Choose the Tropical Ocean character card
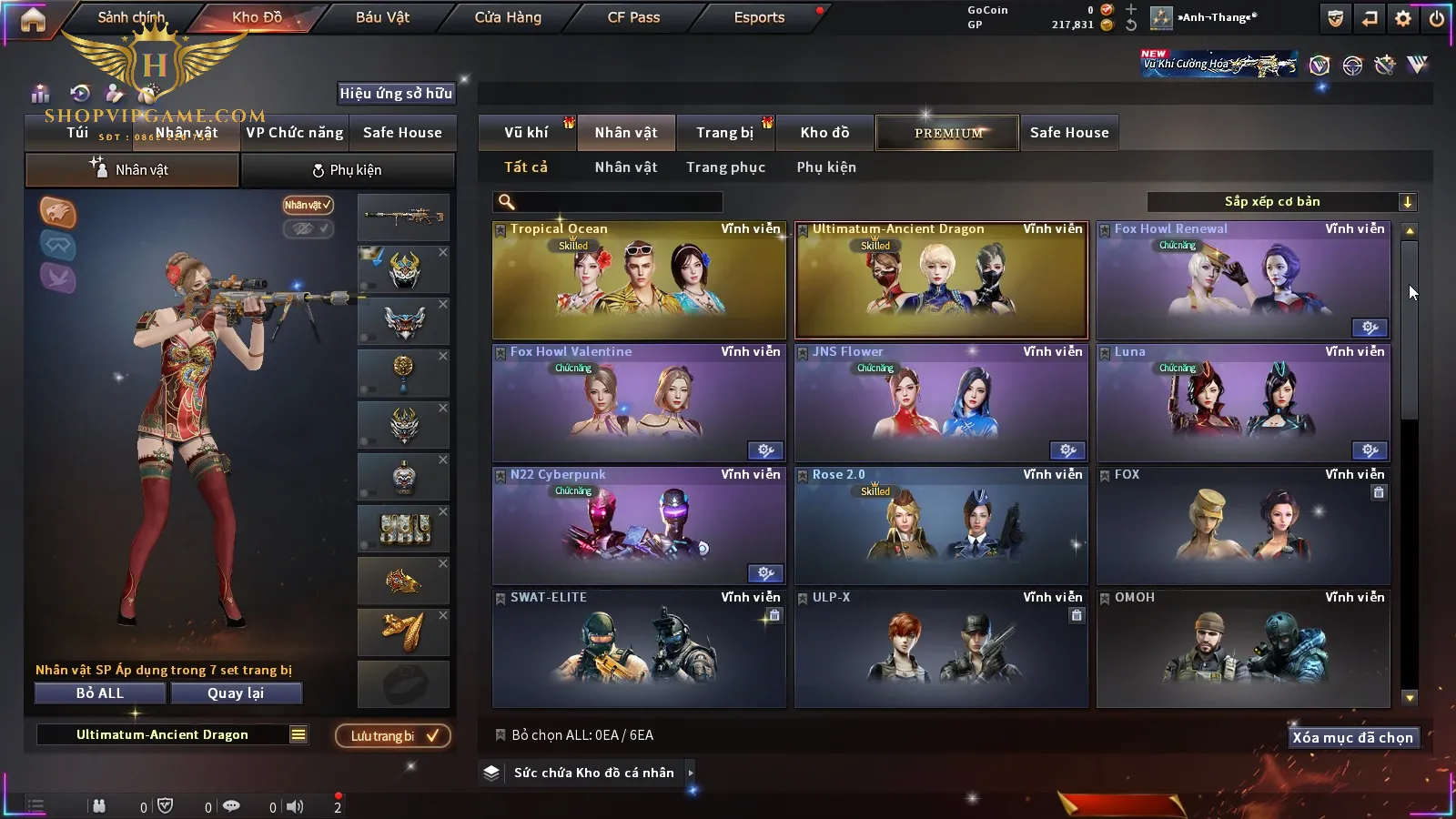 [x=639, y=280]
